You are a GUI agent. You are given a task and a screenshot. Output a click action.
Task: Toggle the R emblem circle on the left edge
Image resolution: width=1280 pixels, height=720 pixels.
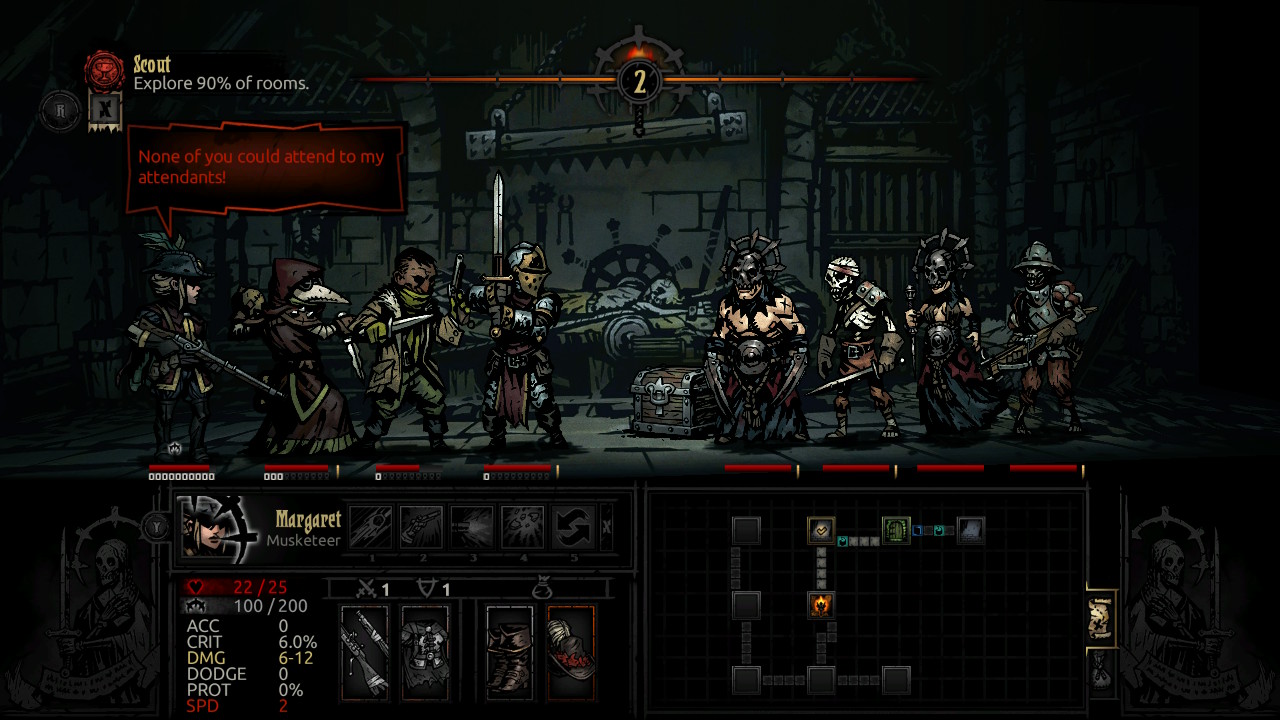click(x=58, y=112)
